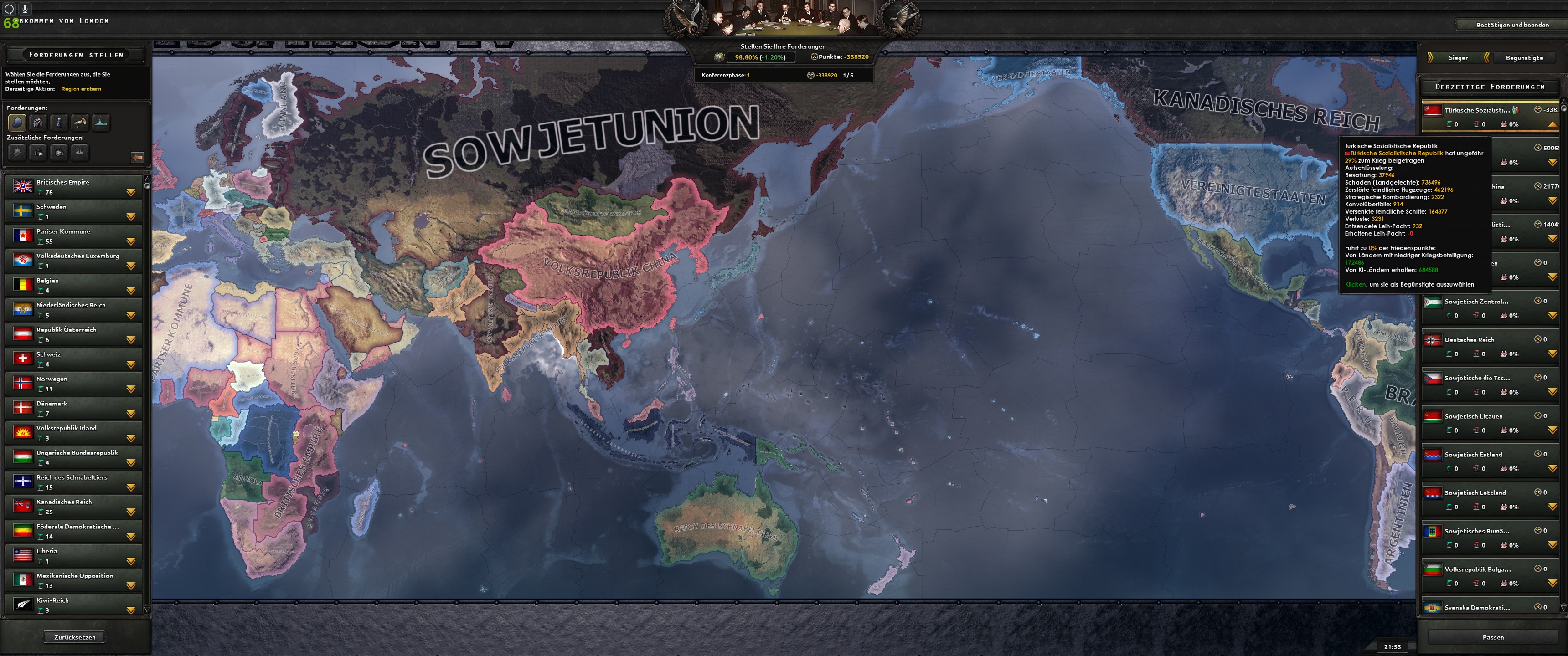
Task: Select the megaphone demand icon
Action: point(80,123)
